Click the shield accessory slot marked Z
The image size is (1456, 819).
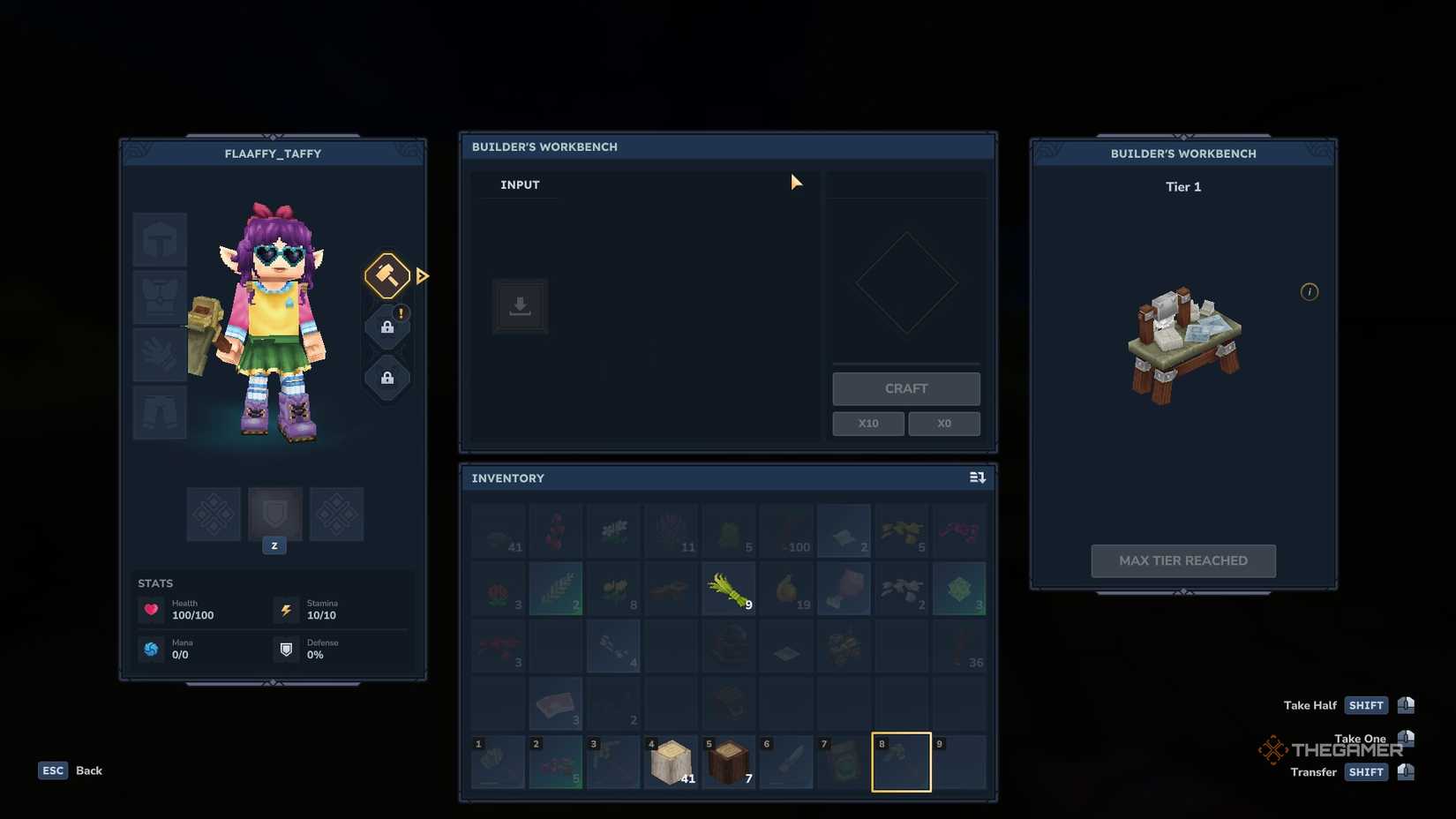tap(274, 515)
